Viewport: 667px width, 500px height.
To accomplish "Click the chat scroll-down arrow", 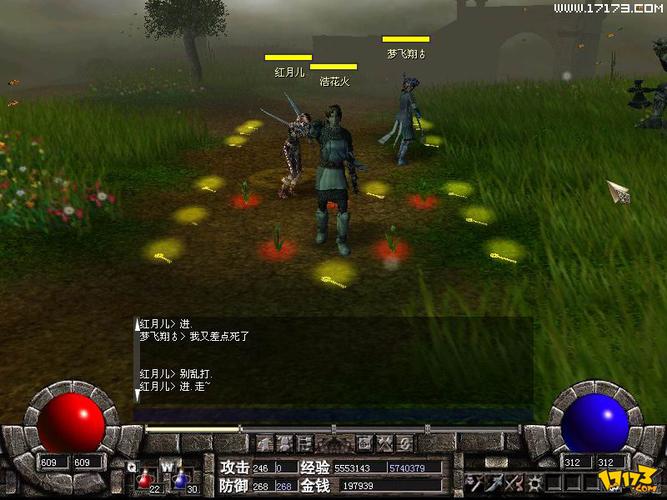I will [138, 396].
